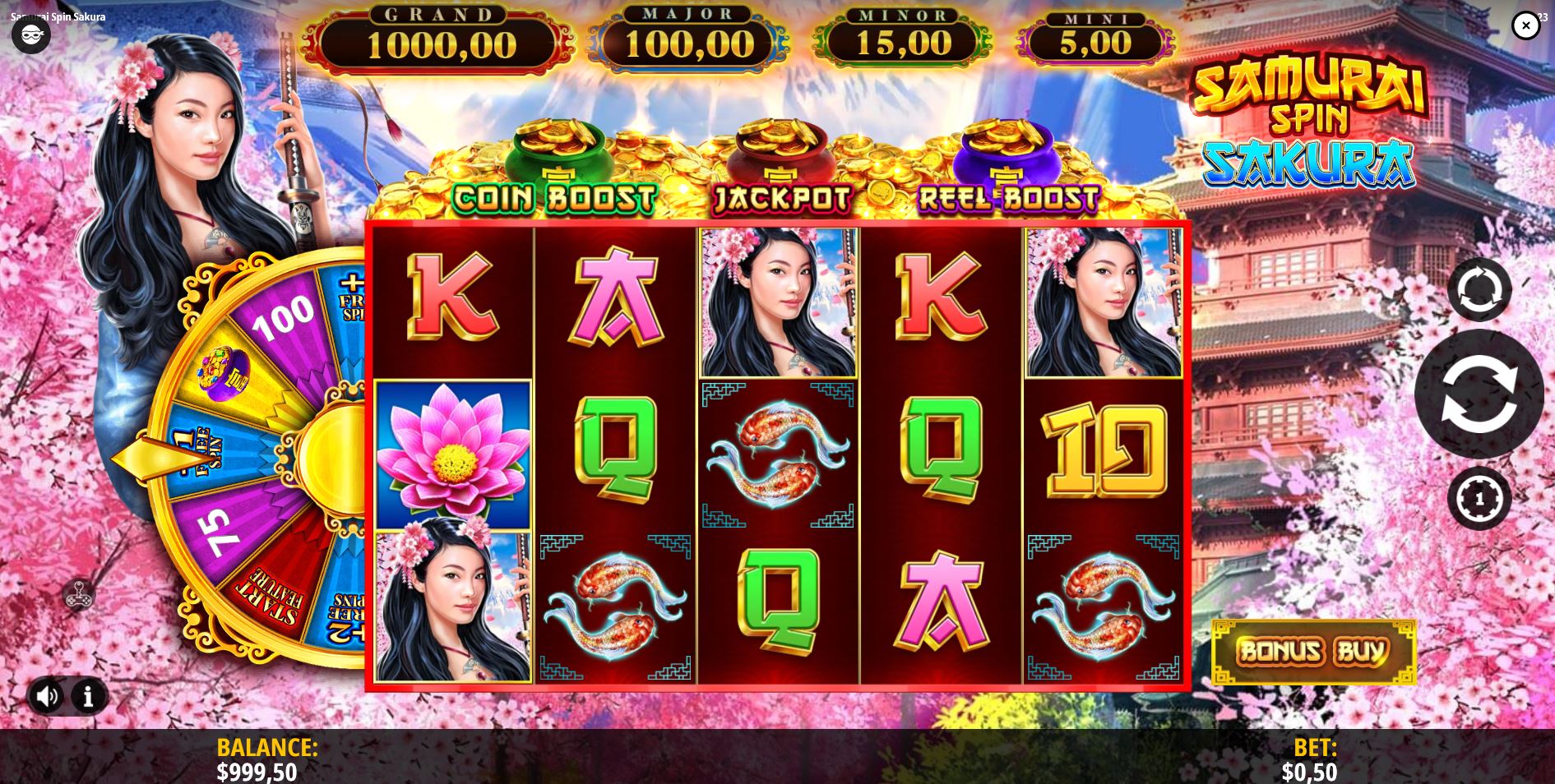1555x784 pixels.
Task: Close the game with the X button
Action: coord(1527,25)
